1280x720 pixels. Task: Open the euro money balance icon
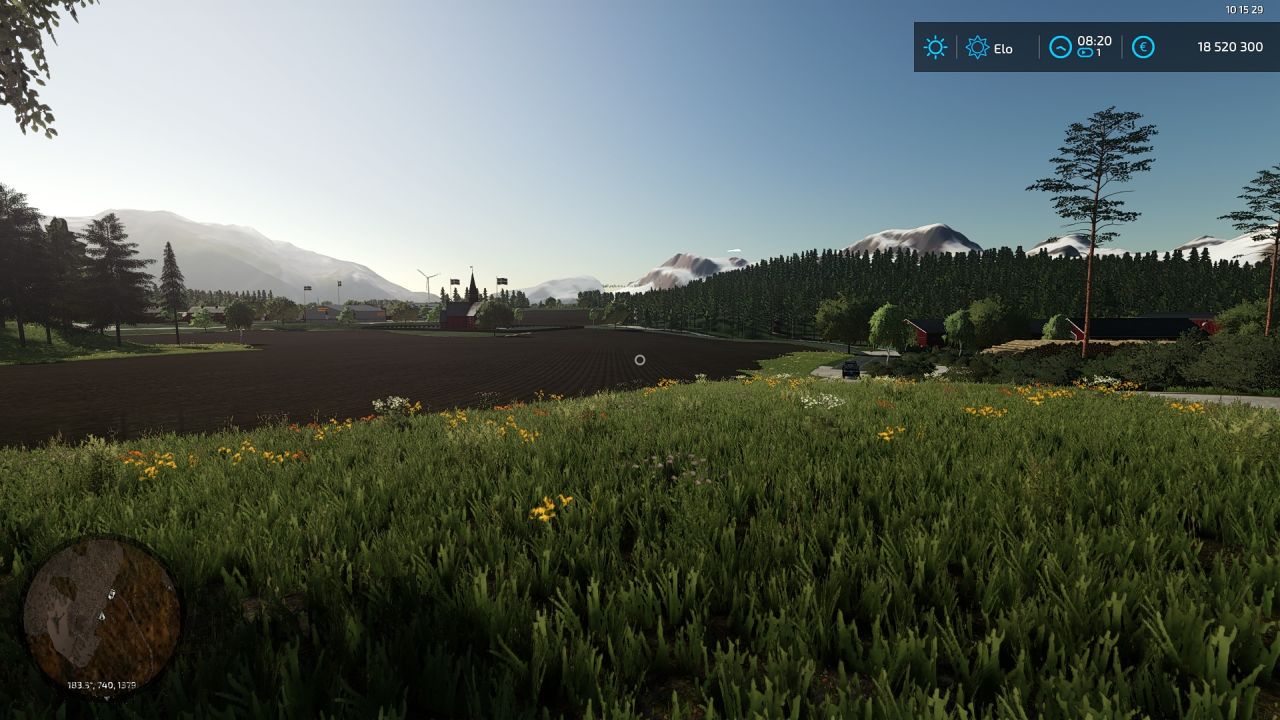[x=1143, y=47]
